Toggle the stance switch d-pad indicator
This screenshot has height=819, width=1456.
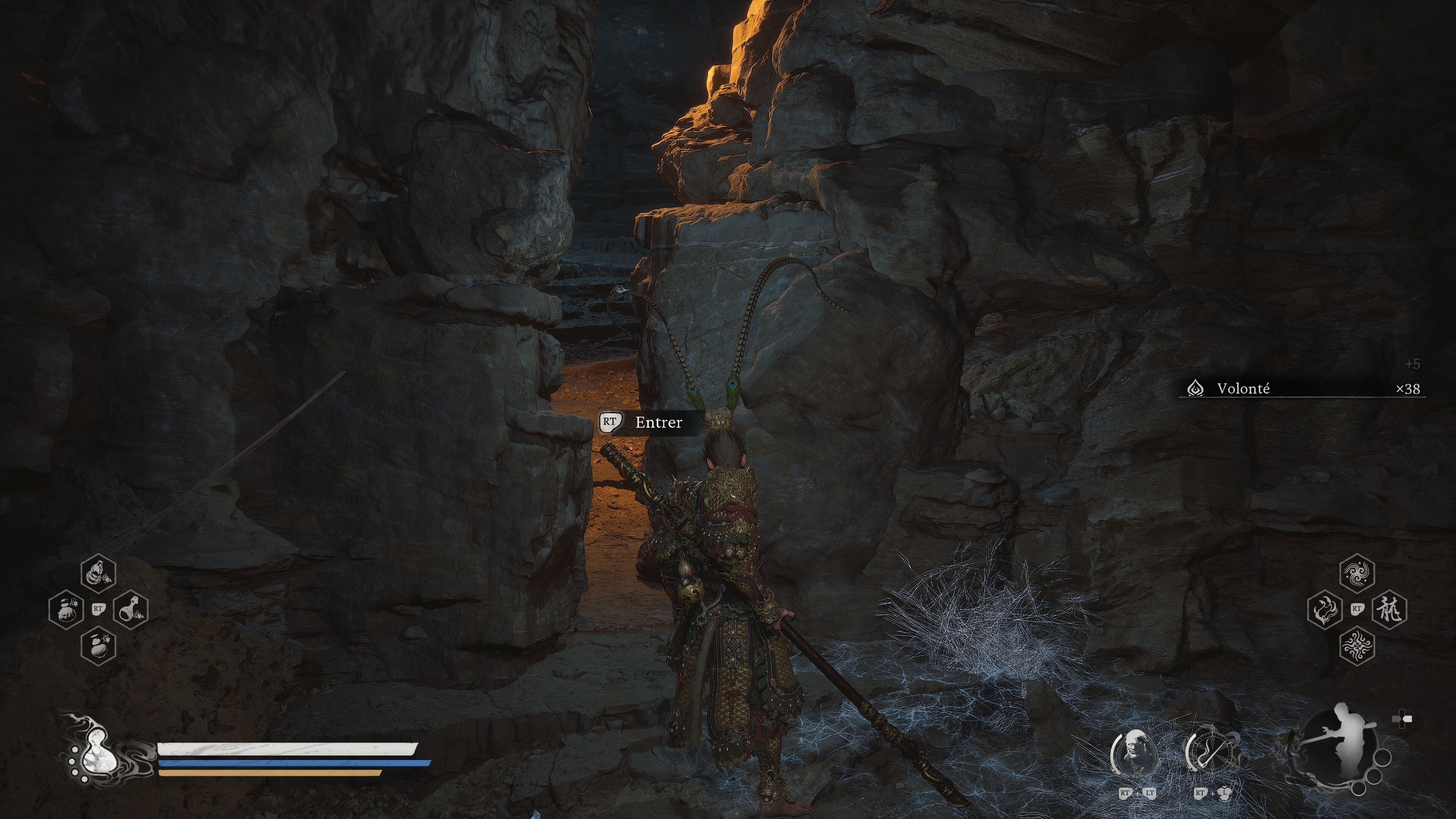(x=1402, y=720)
